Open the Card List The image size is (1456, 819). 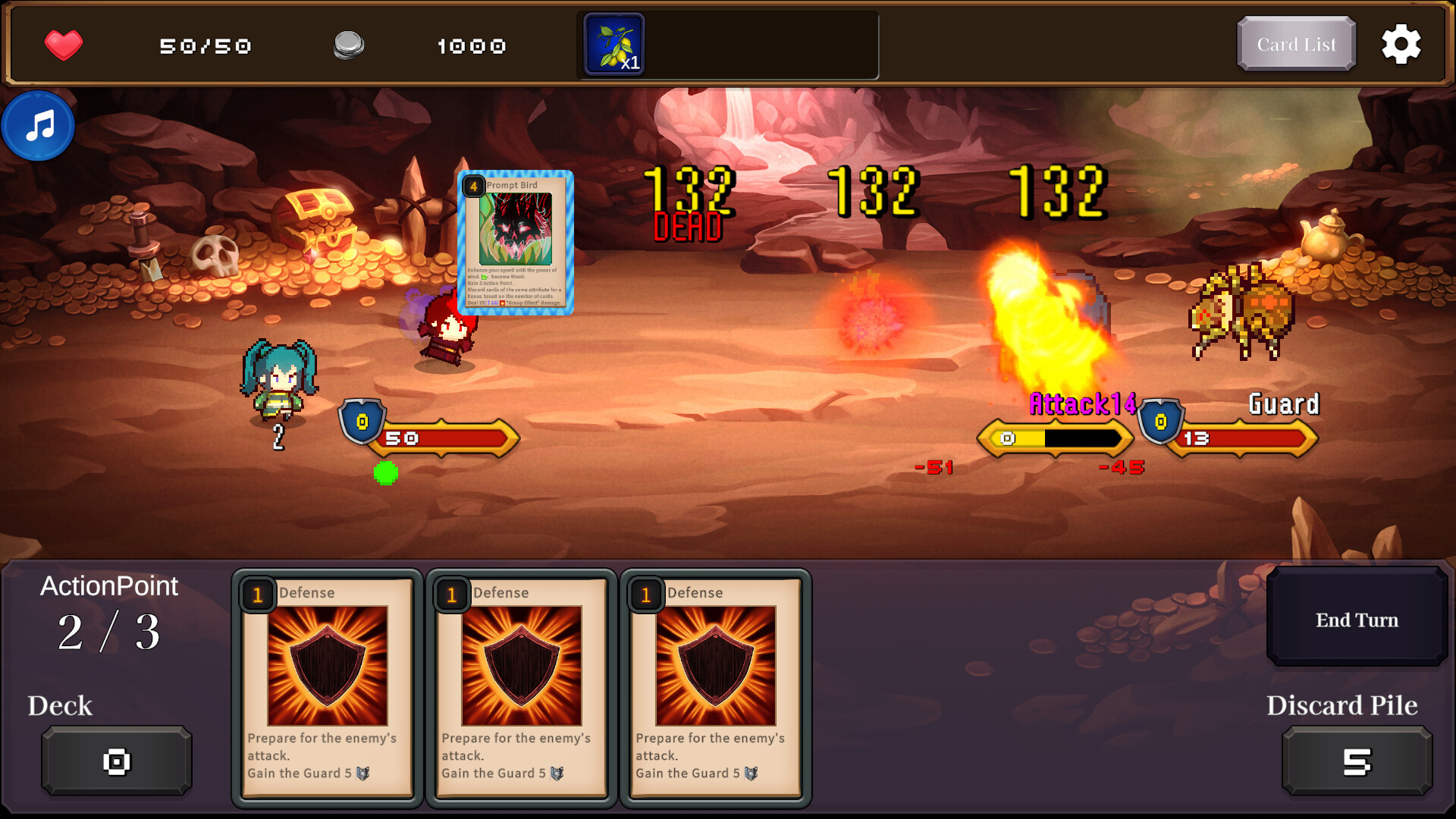tap(1295, 44)
